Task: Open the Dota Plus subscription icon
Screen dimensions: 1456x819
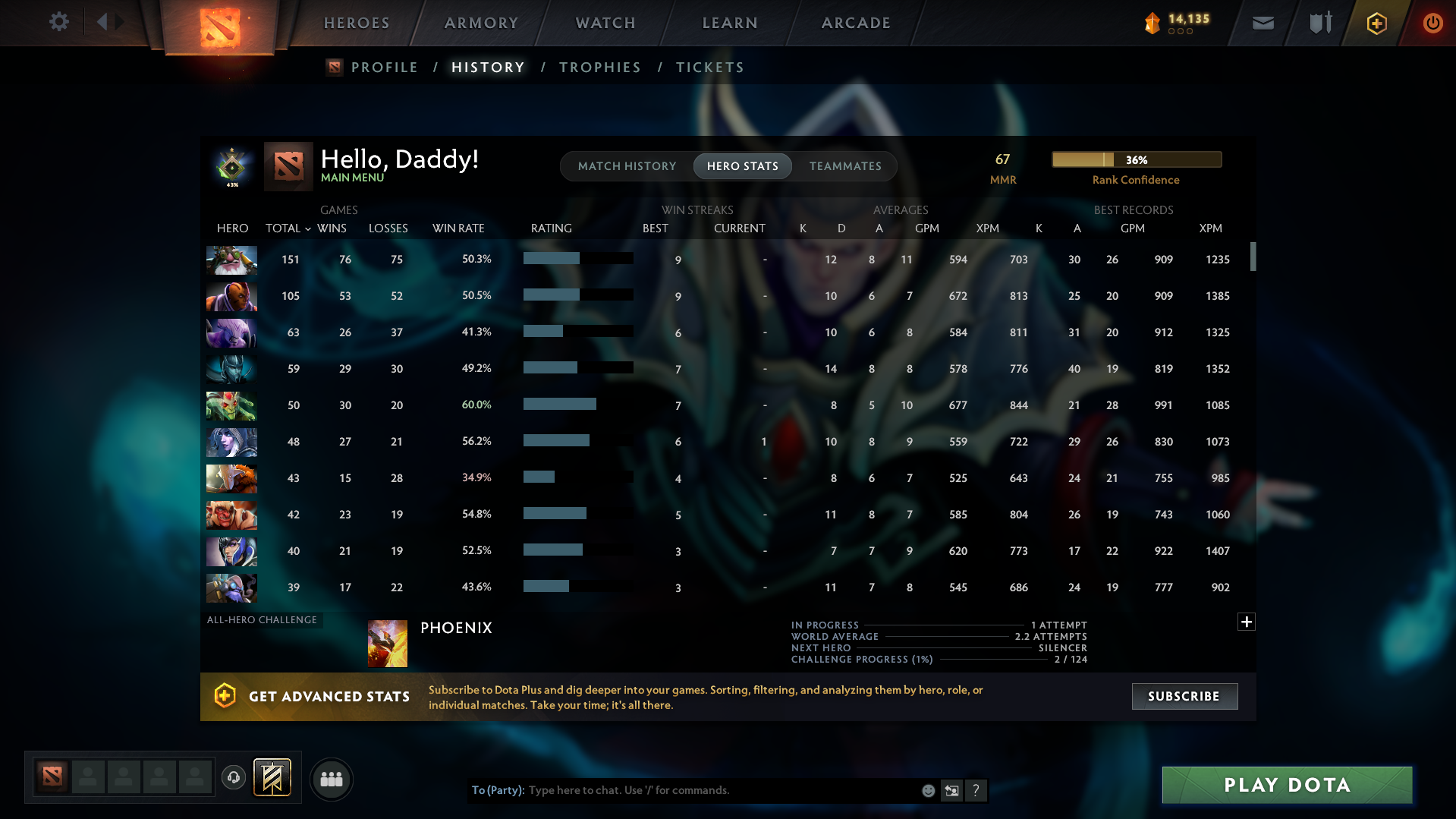Action: [x=1376, y=23]
